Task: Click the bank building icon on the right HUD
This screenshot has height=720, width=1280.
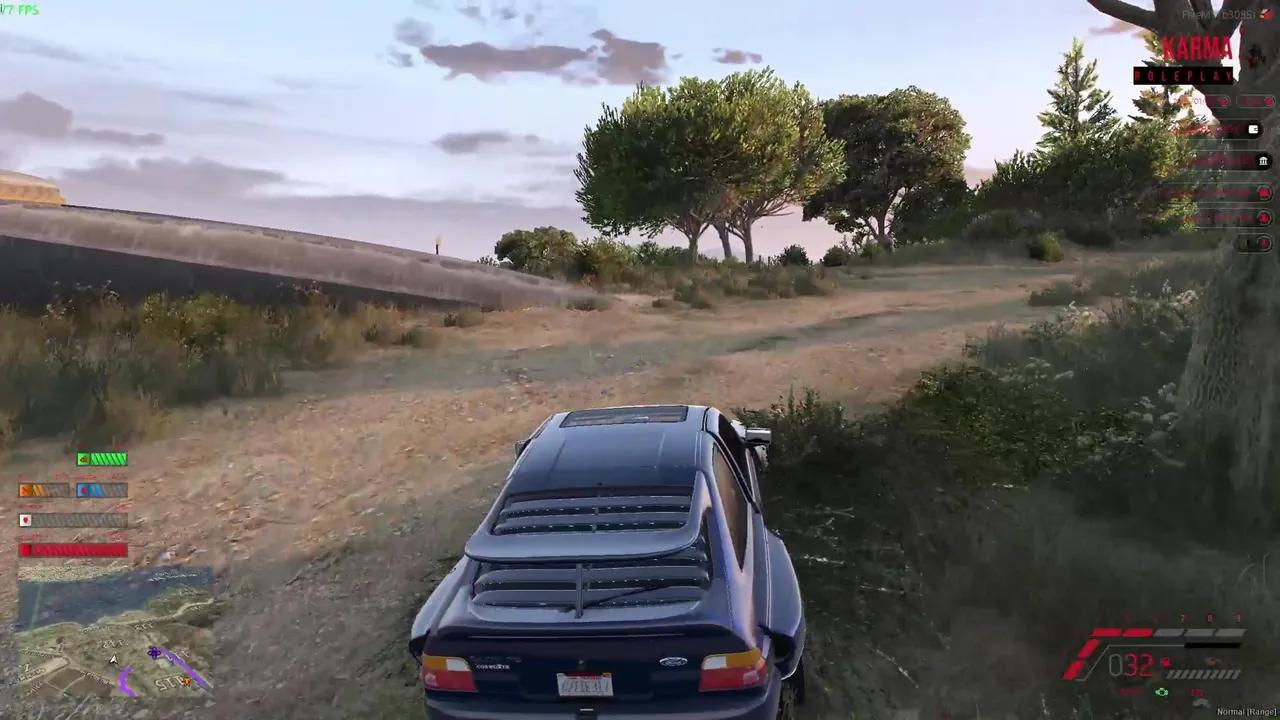Action: pyautogui.click(x=1263, y=161)
